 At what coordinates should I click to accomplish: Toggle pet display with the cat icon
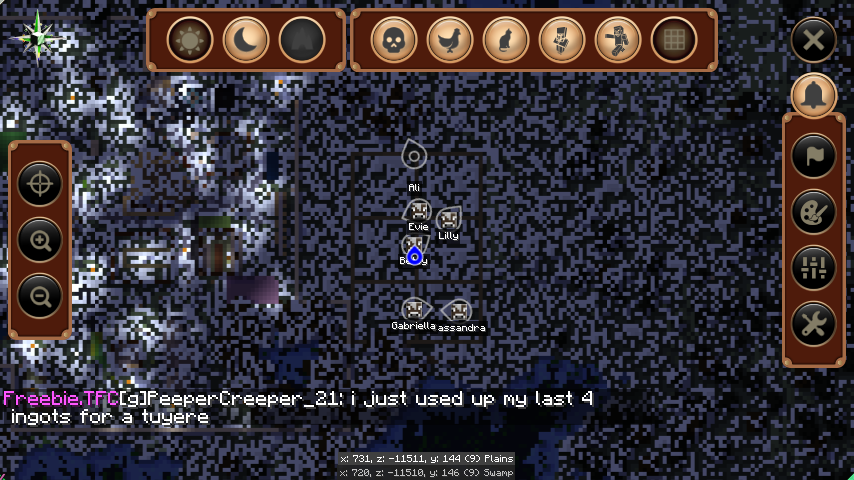pyautogui.click(x=506, y=40)
